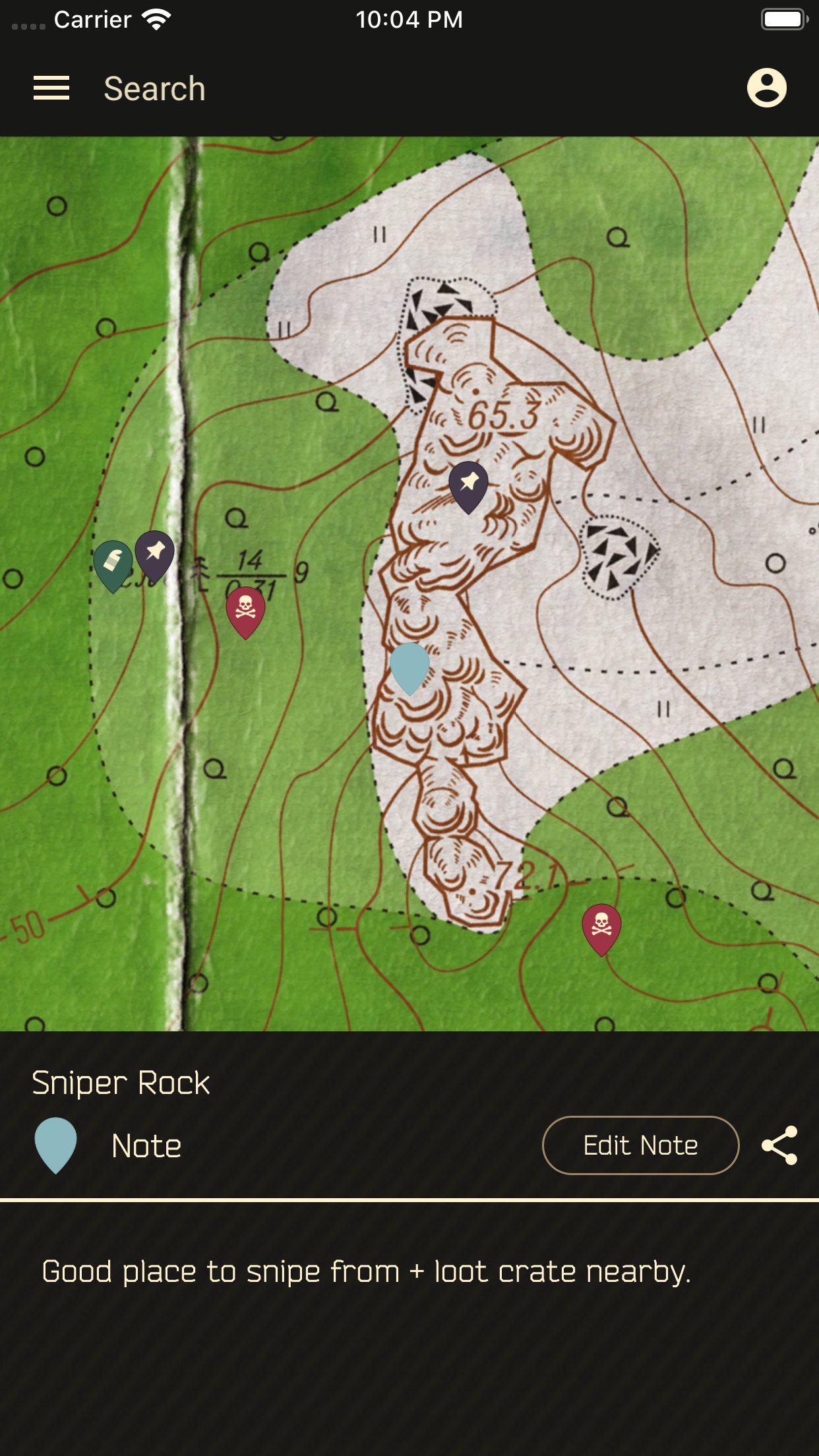Image resolution: width=819 pixels, height=1456 pixels.
Task: Open the user profile icon
Action: pos(766,88)
